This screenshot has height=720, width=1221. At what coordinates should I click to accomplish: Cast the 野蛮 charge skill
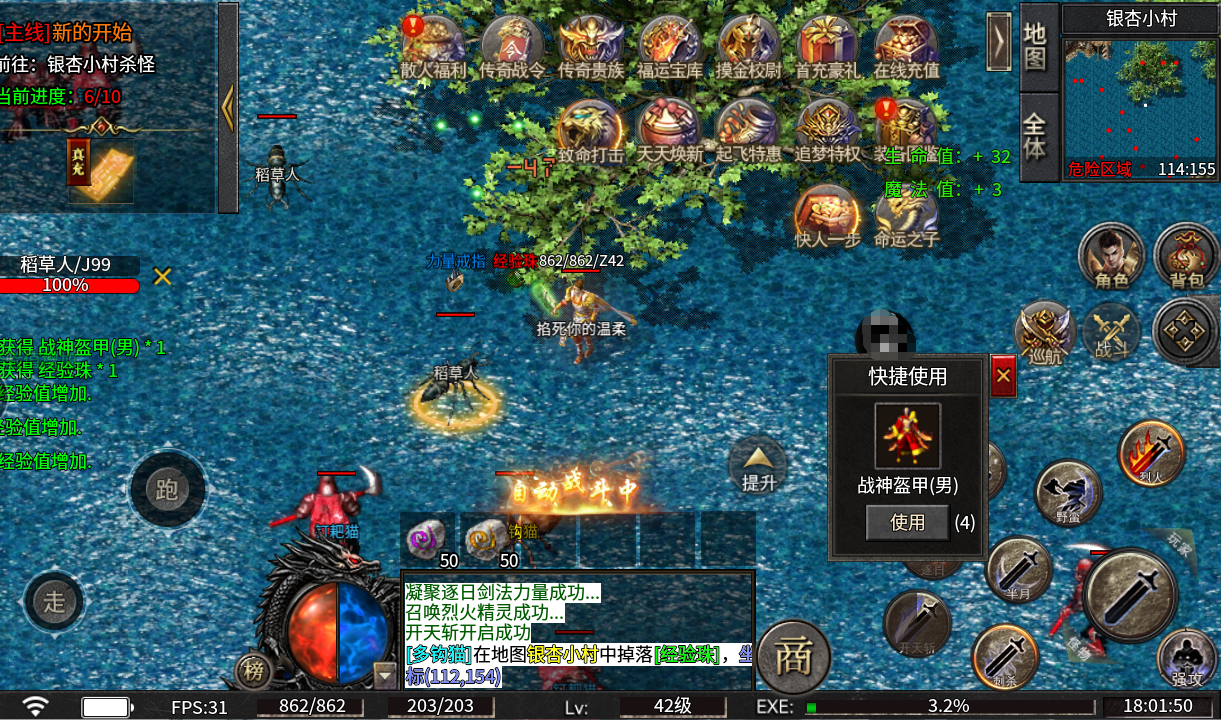click(x=1068, y=492)
